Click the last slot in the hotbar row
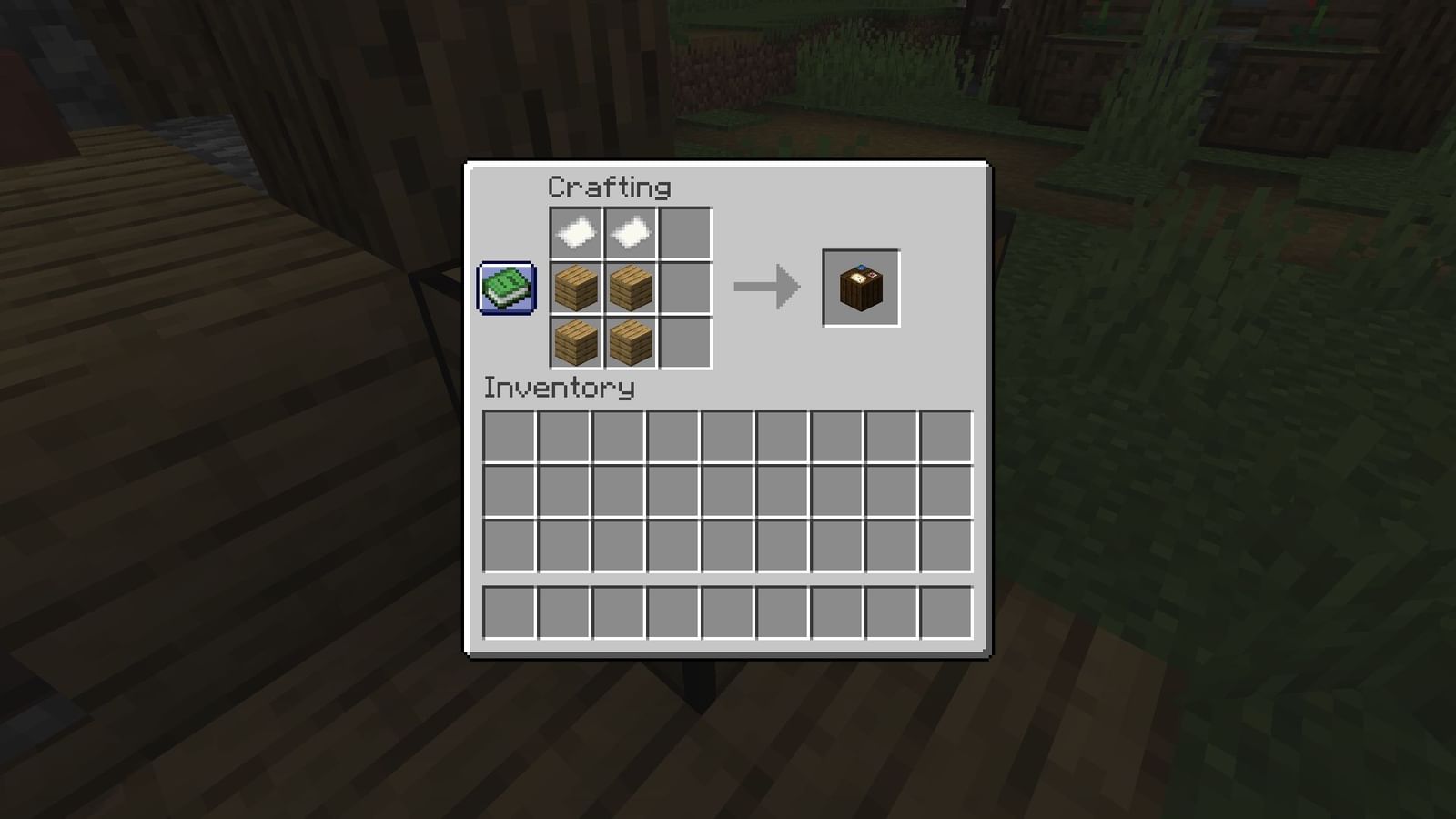Viewport: 1456px width, 819px height. 947,611
